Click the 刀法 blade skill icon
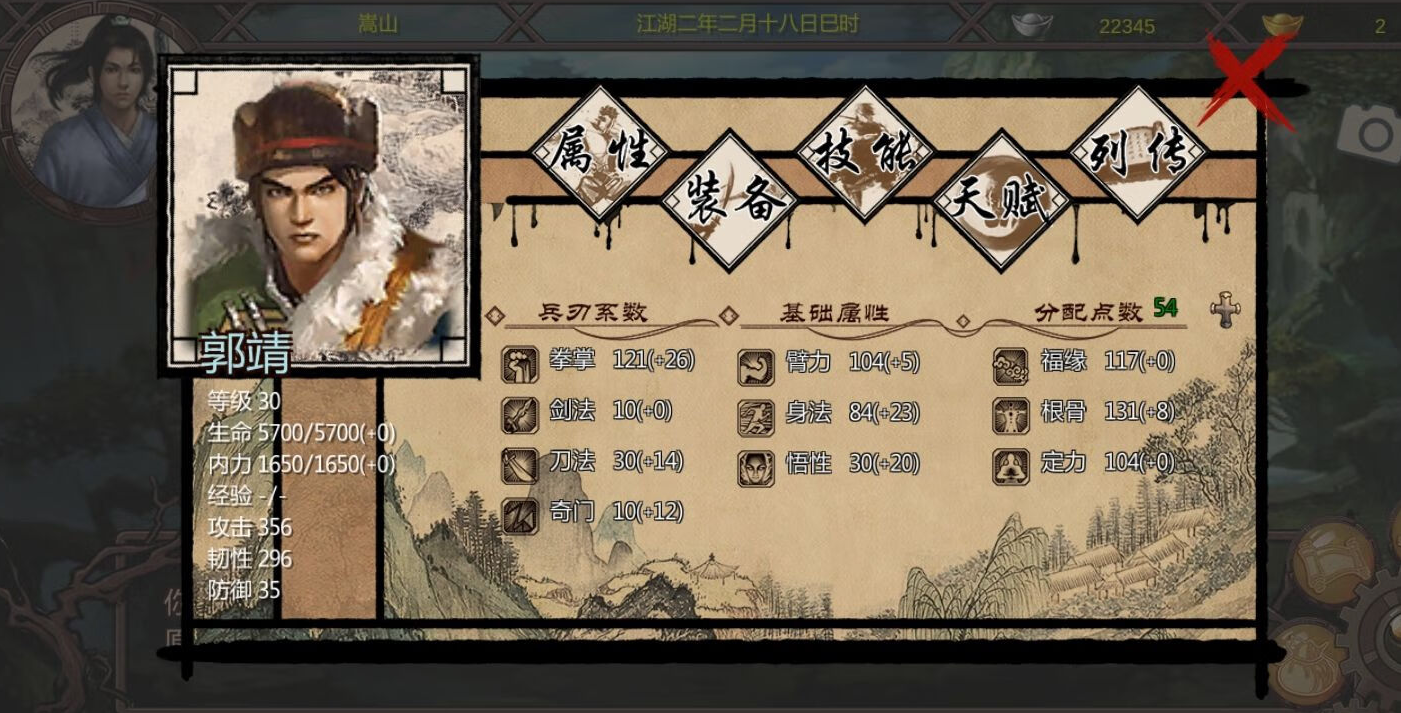The height and width of the screenshot is (713, 1401). click(x=519, y=464)
